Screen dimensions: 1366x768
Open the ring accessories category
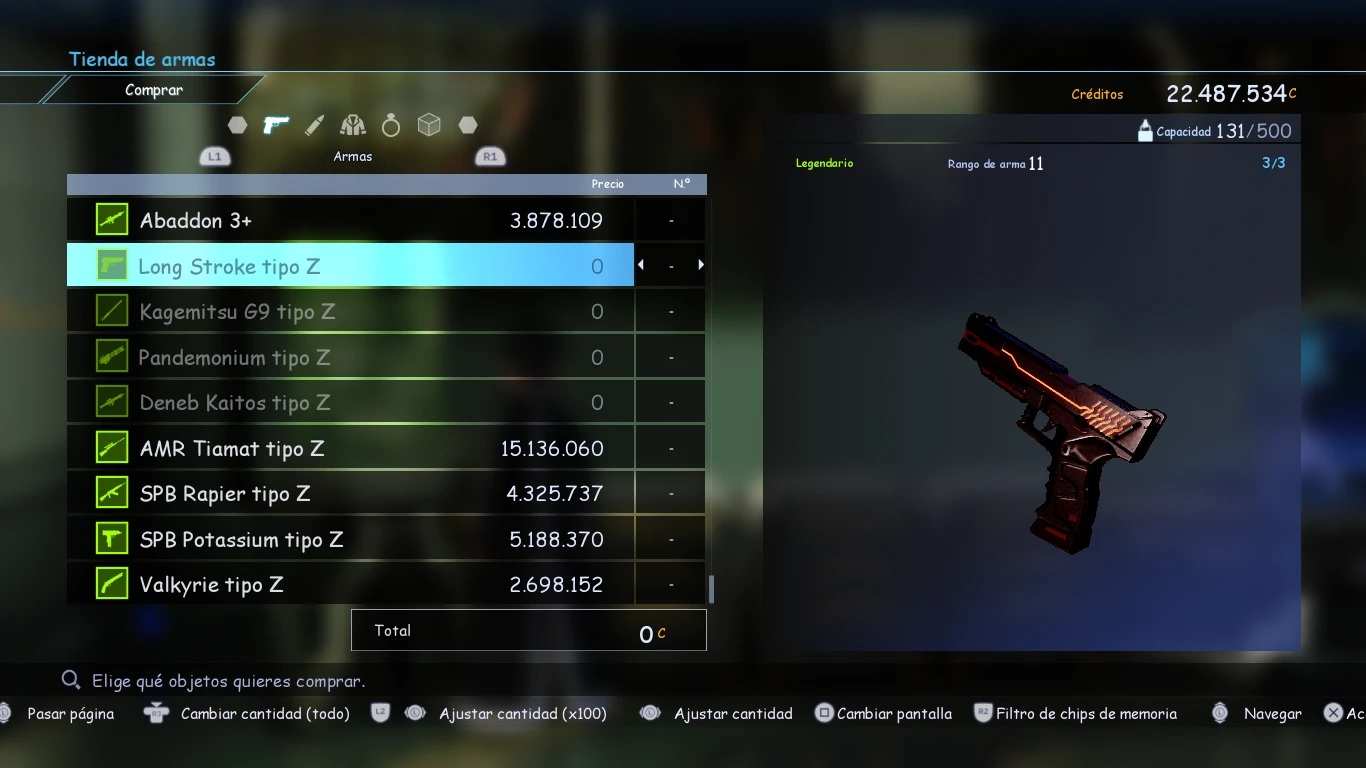click(x=391, y=125)
